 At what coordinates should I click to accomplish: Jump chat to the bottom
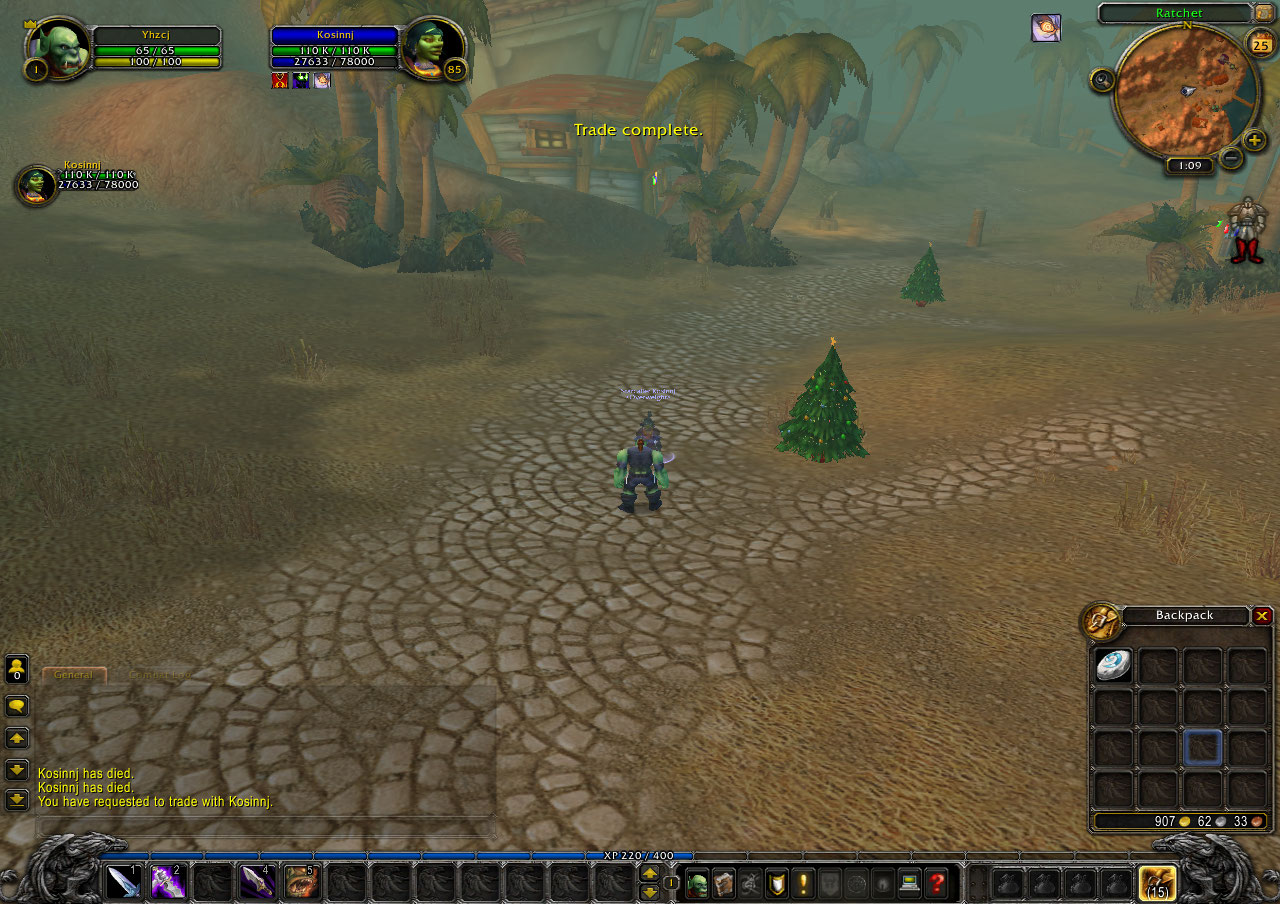pos(17,800)
